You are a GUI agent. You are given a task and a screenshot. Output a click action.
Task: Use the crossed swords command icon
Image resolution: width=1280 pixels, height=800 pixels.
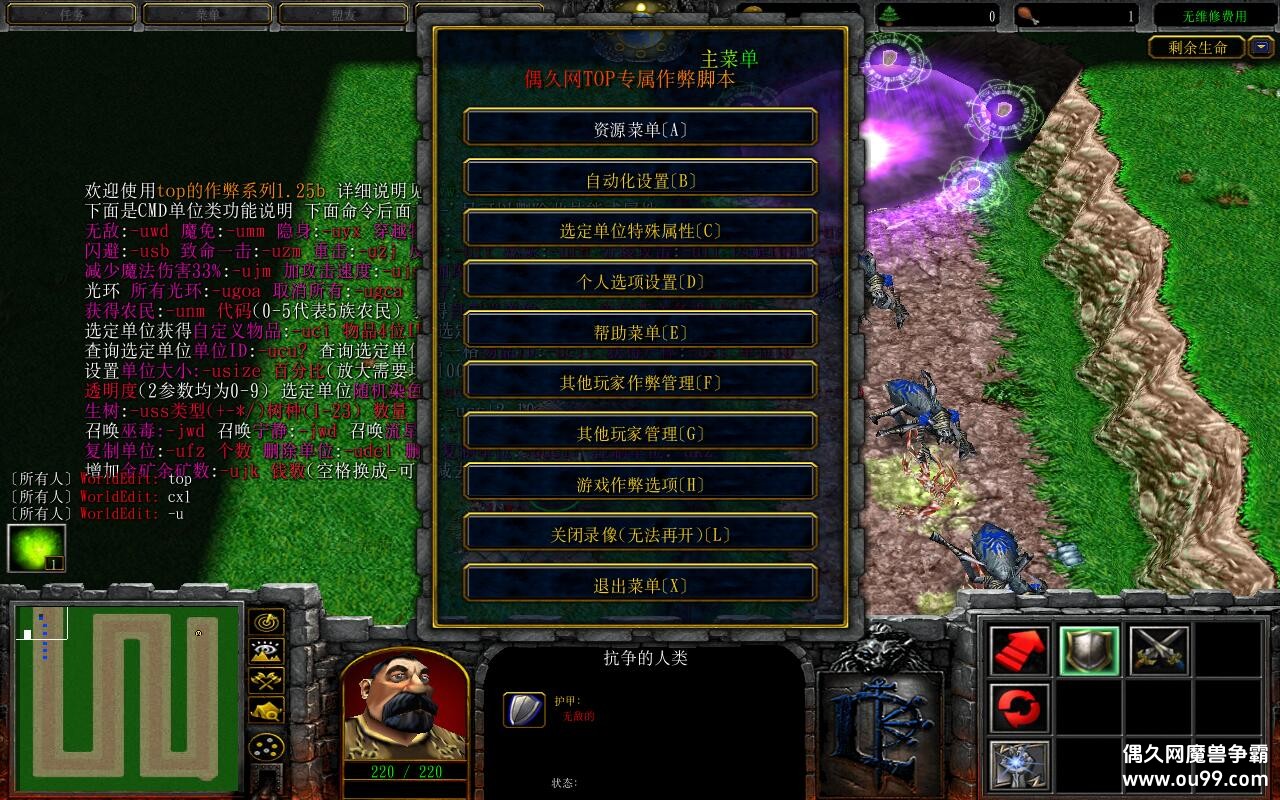pos(1159,651)
